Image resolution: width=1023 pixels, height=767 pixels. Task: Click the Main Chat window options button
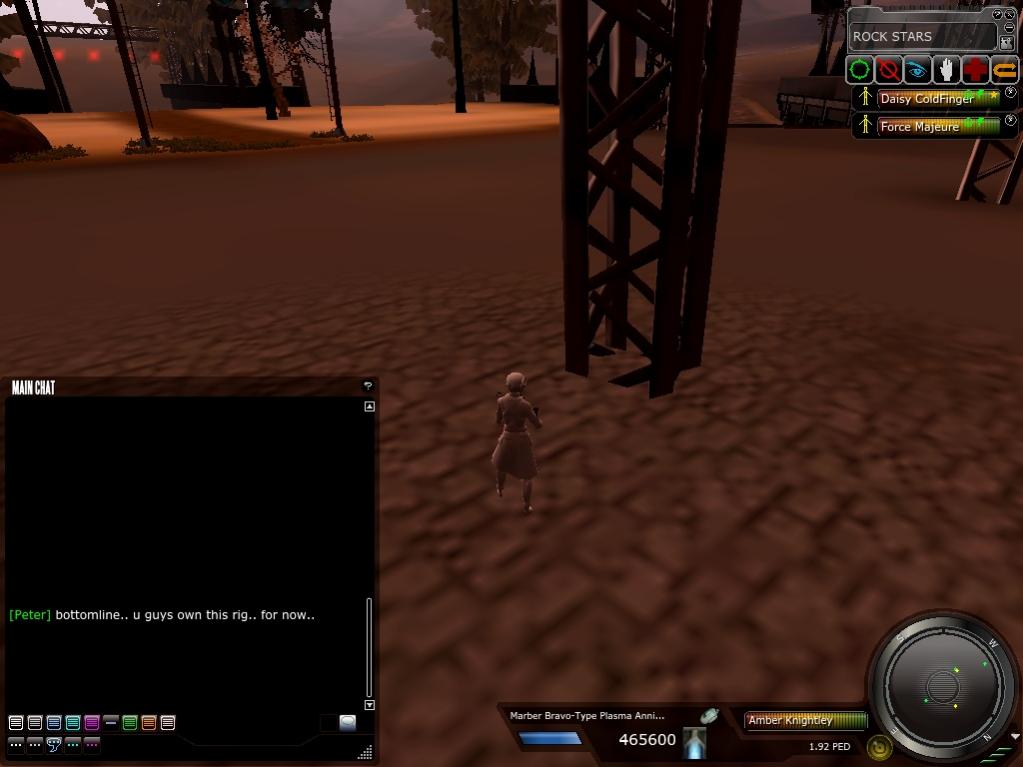[367, 386]
